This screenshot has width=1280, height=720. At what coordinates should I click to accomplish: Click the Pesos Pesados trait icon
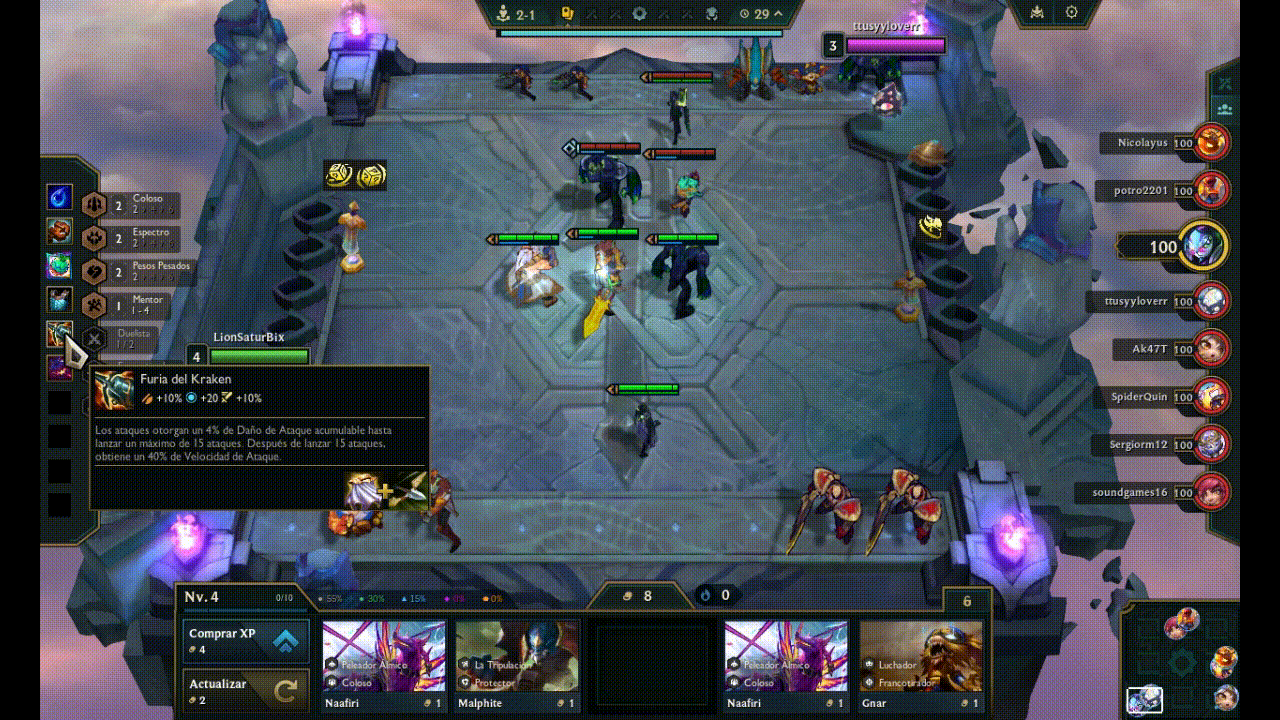pos(95,270)
